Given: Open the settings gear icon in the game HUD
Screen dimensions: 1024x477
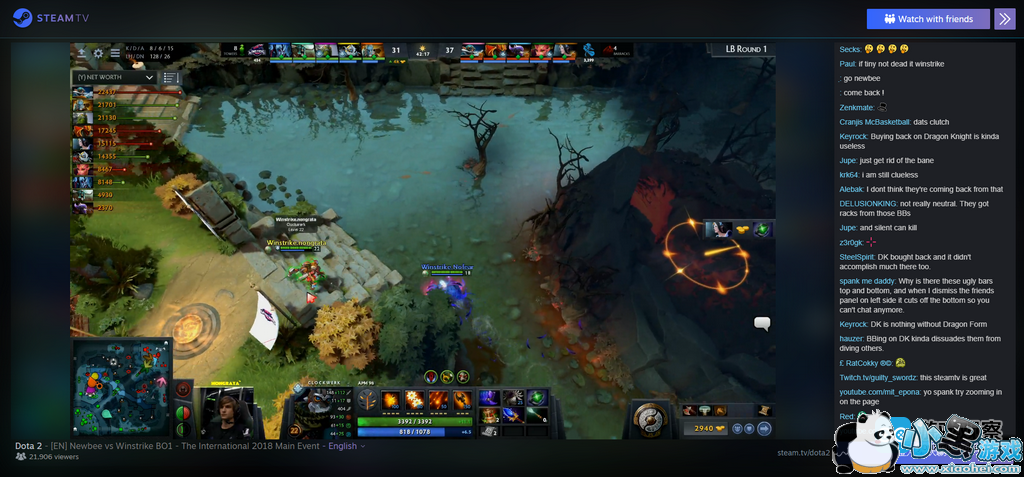Looking at the screenshot, I should [98, 53].
